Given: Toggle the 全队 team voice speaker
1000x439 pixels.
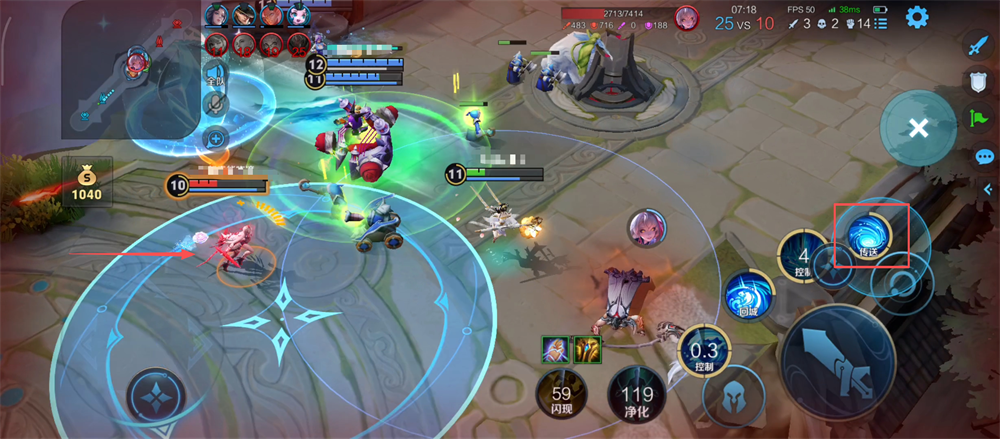Looking at the screenshot, I should (215, 73).
